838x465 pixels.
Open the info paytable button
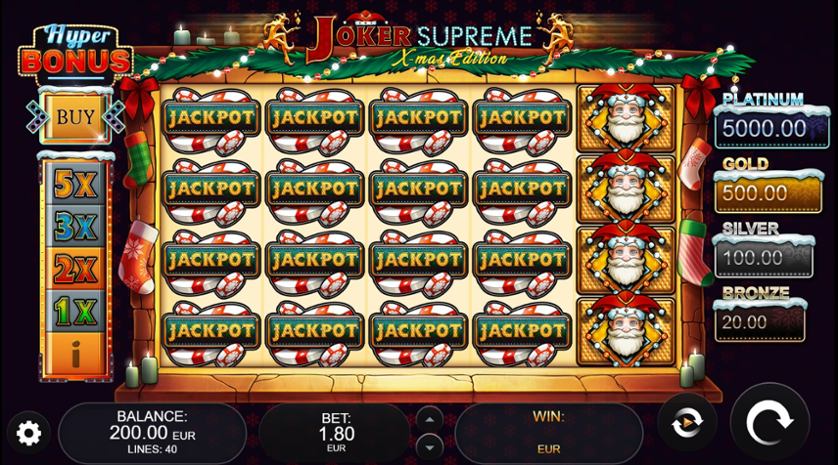75,353
